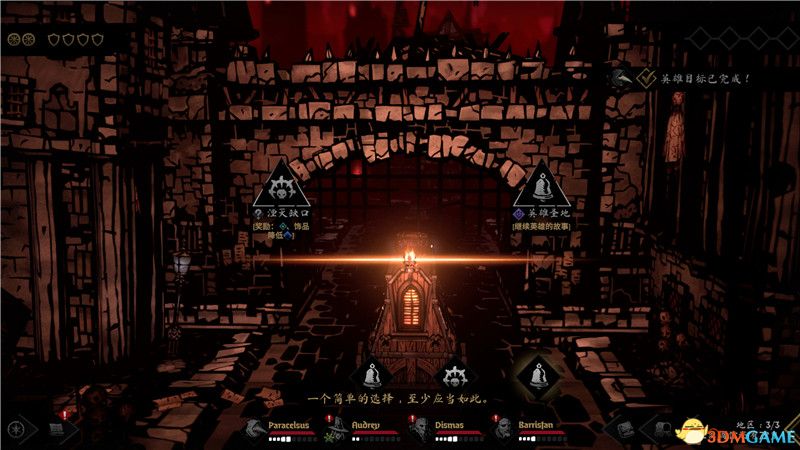Select hero Dismas portrait
The width and height of the screenshot is (800, 450).
pos(419,430)
